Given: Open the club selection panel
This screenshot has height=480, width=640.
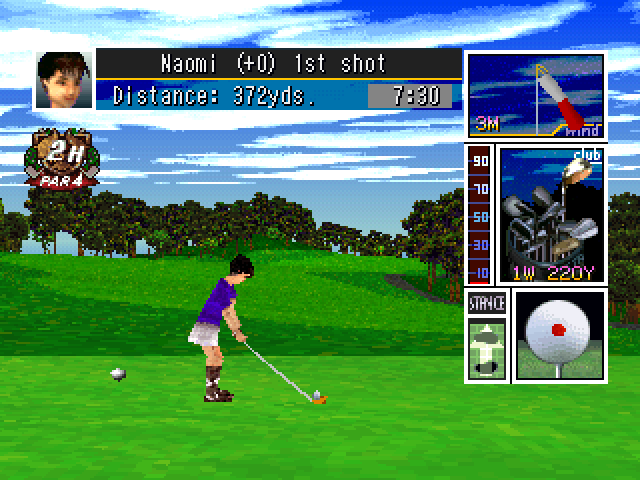Looking at the screenshot, I should (x=551, y=214).
